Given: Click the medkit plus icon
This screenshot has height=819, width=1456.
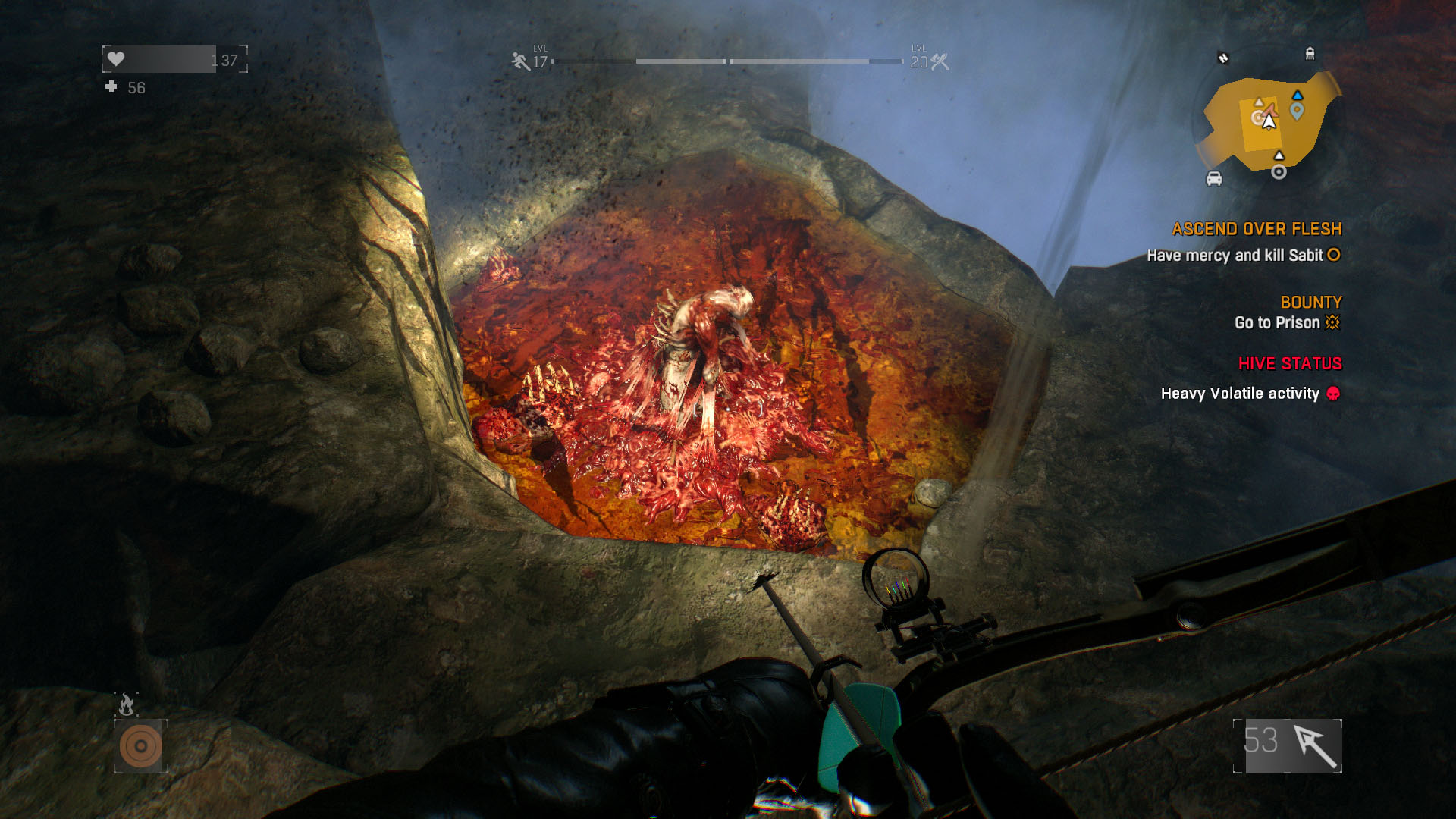Looking at the screenshot, I should coord(111,87).
